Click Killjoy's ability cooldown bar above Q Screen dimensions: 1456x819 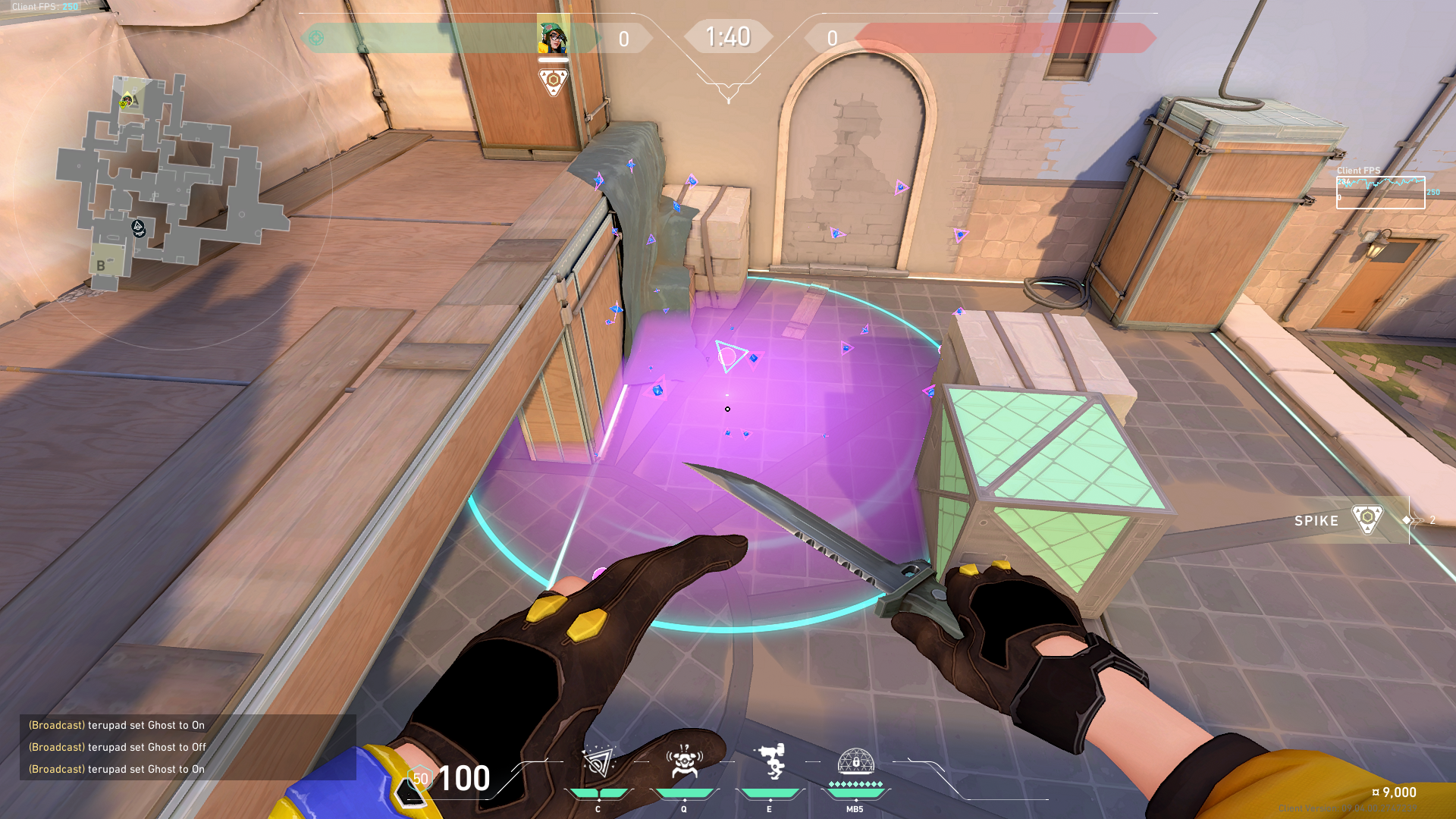tap(683, 794)
